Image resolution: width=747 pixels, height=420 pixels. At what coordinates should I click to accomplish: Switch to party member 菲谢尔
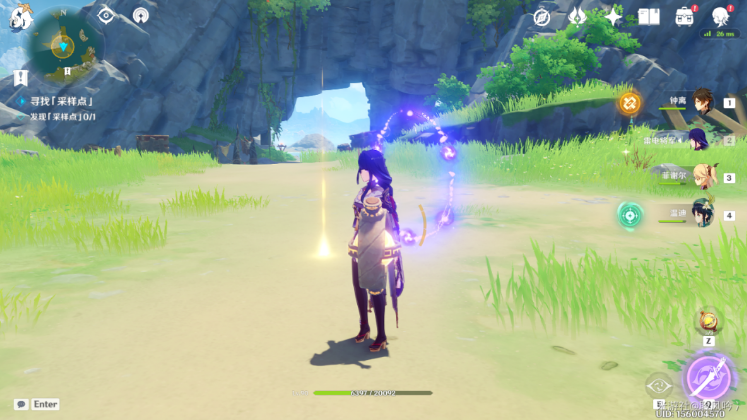click(702, 177)
